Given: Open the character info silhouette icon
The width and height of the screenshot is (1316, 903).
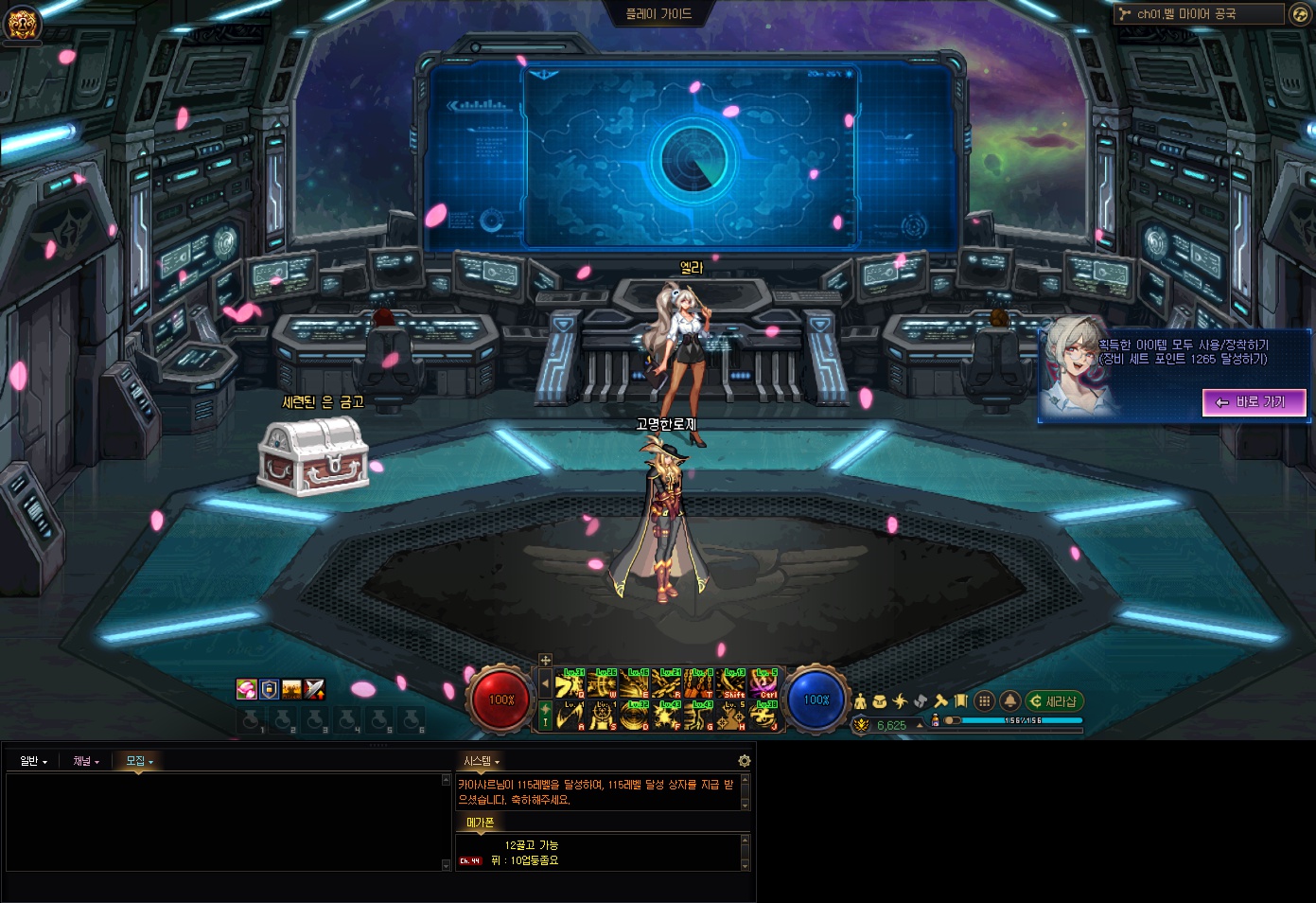Looking at the screenshot, I should tap(860, 701).
